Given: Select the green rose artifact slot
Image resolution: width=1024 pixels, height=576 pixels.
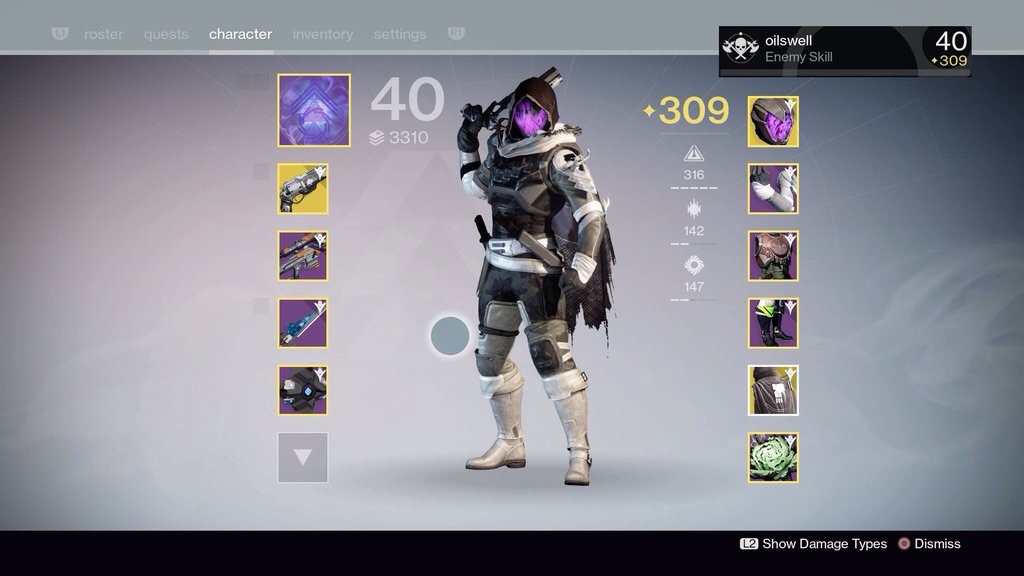Looking at the screenshot, I should tap(773, 457).
